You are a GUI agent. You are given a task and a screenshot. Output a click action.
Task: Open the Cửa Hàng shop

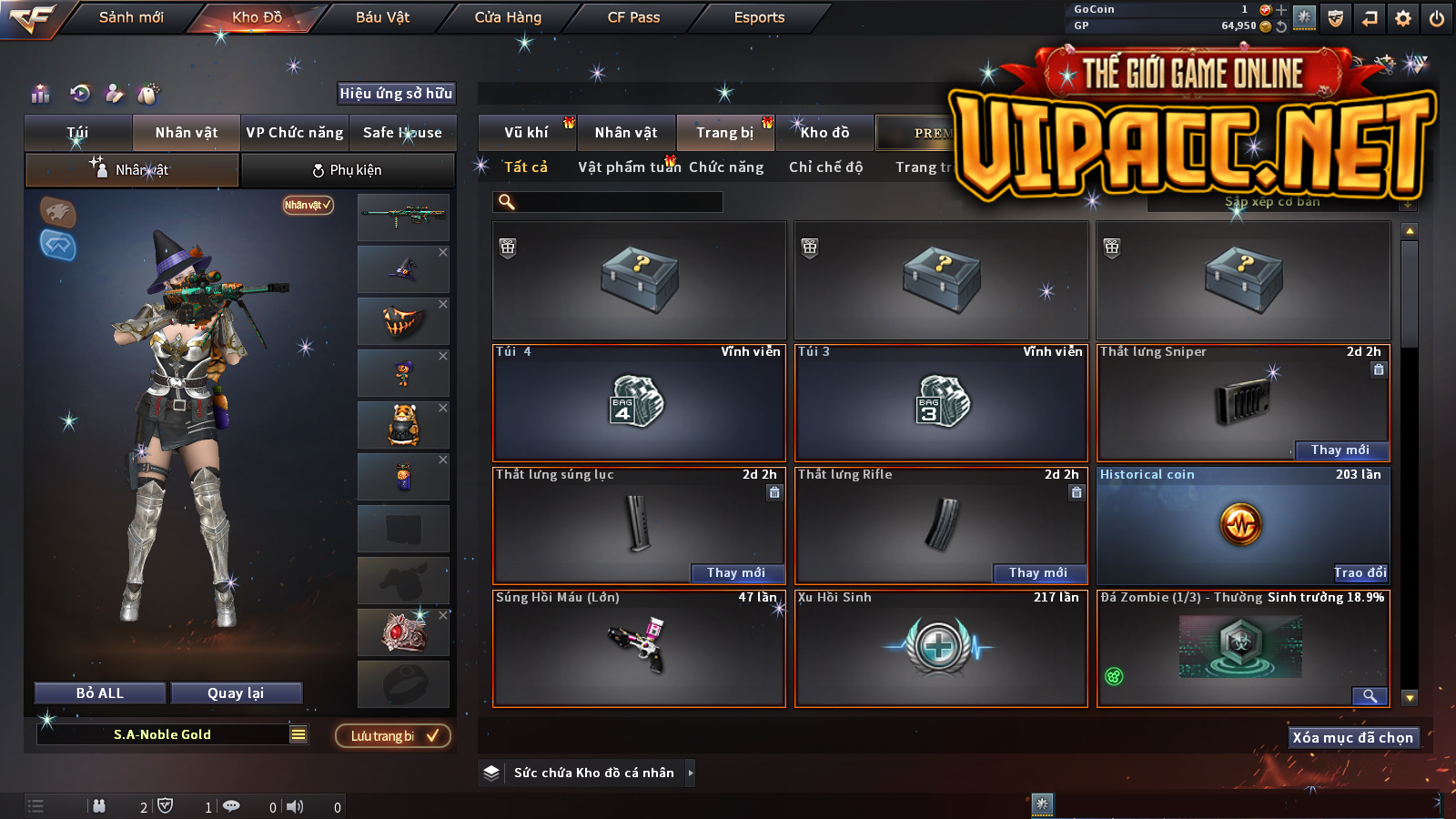pos(508,17)
